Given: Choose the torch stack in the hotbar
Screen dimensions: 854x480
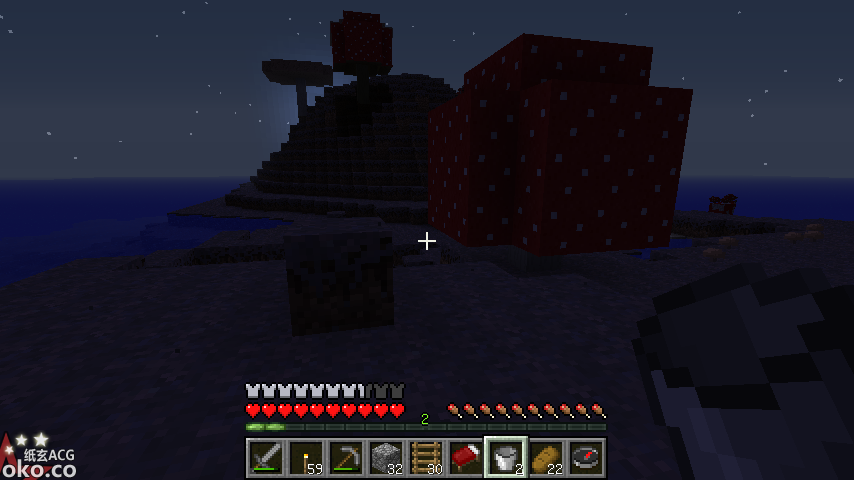Looking at the screenshot, I should pyautogui.click(x=306, y=458).
